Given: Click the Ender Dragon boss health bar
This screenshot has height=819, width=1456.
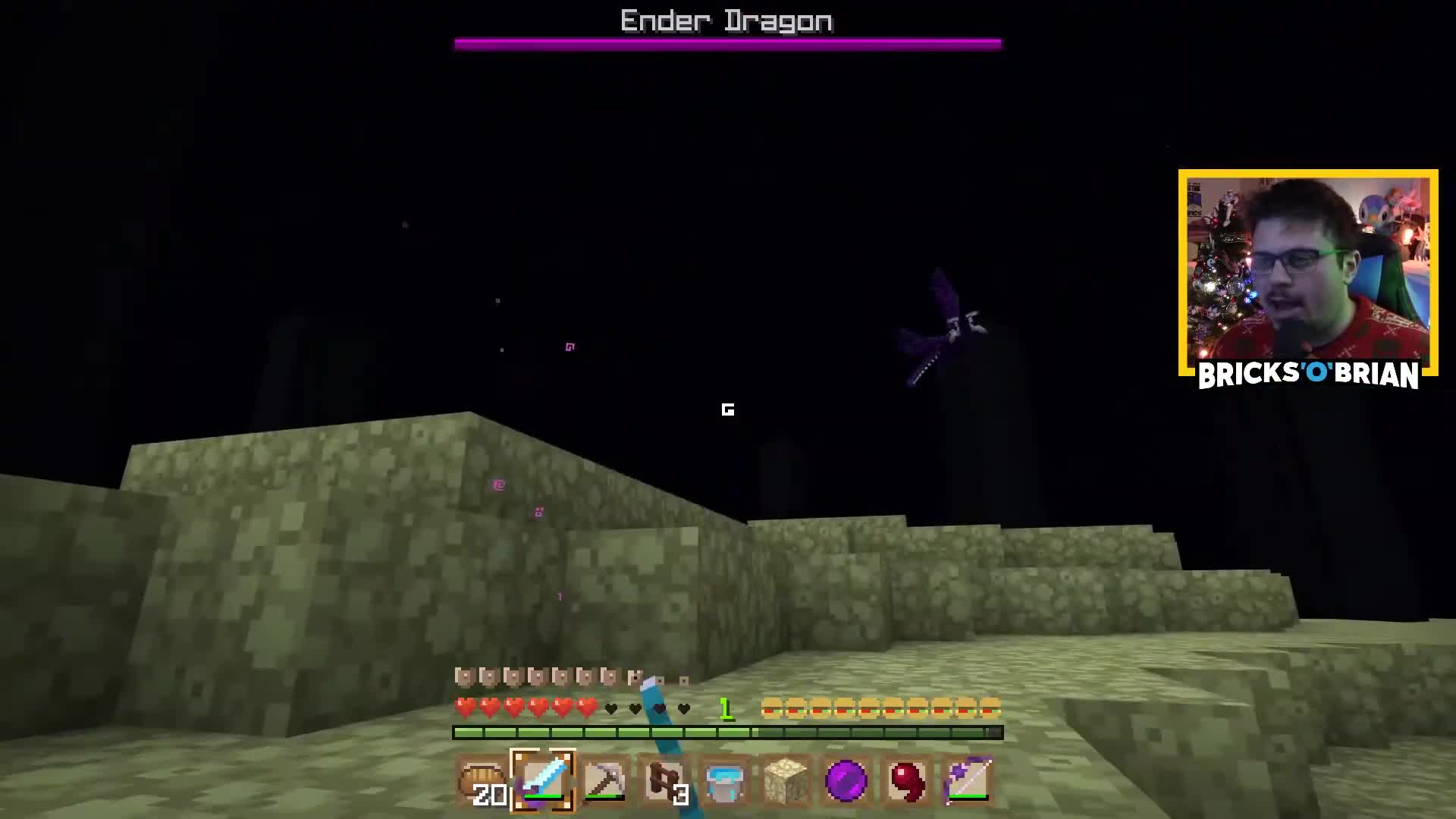Looking at the screenshot, I should (x=726, y=43).
